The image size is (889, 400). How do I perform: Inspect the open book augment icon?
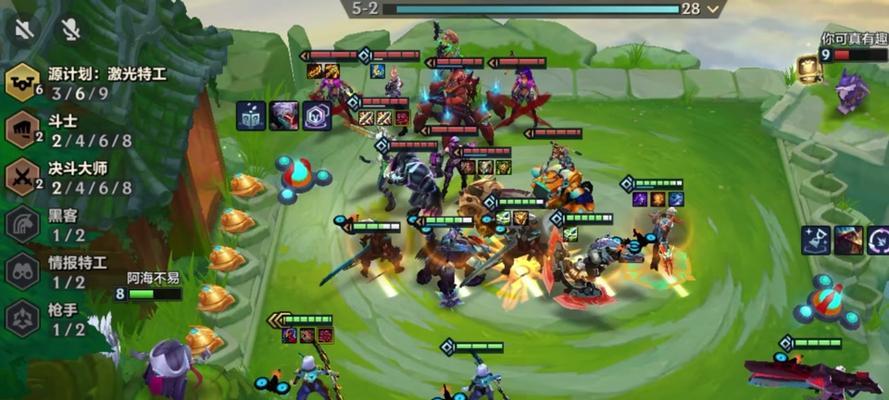251,116
